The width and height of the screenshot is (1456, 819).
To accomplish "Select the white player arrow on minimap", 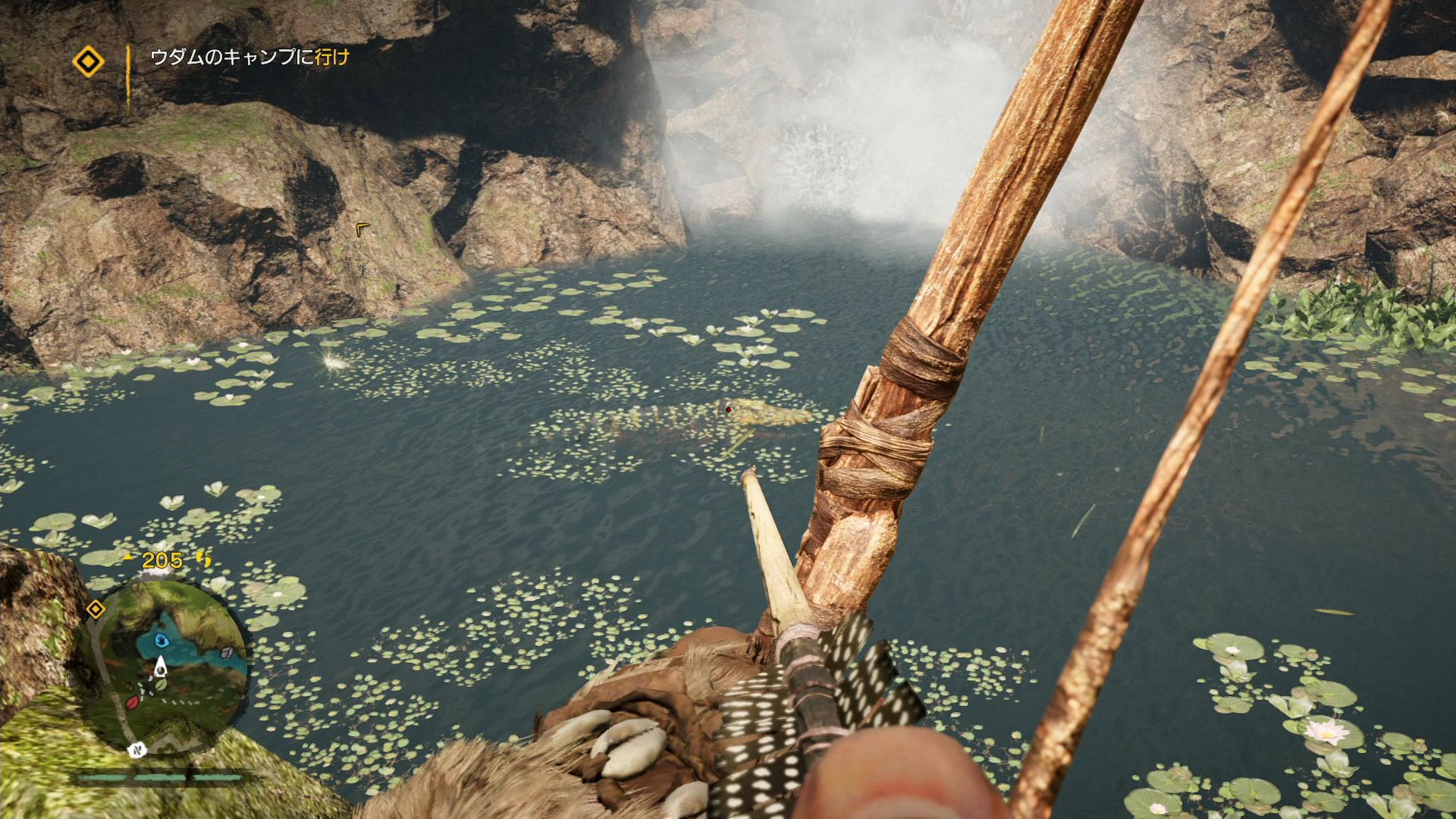I will [160, 667].
